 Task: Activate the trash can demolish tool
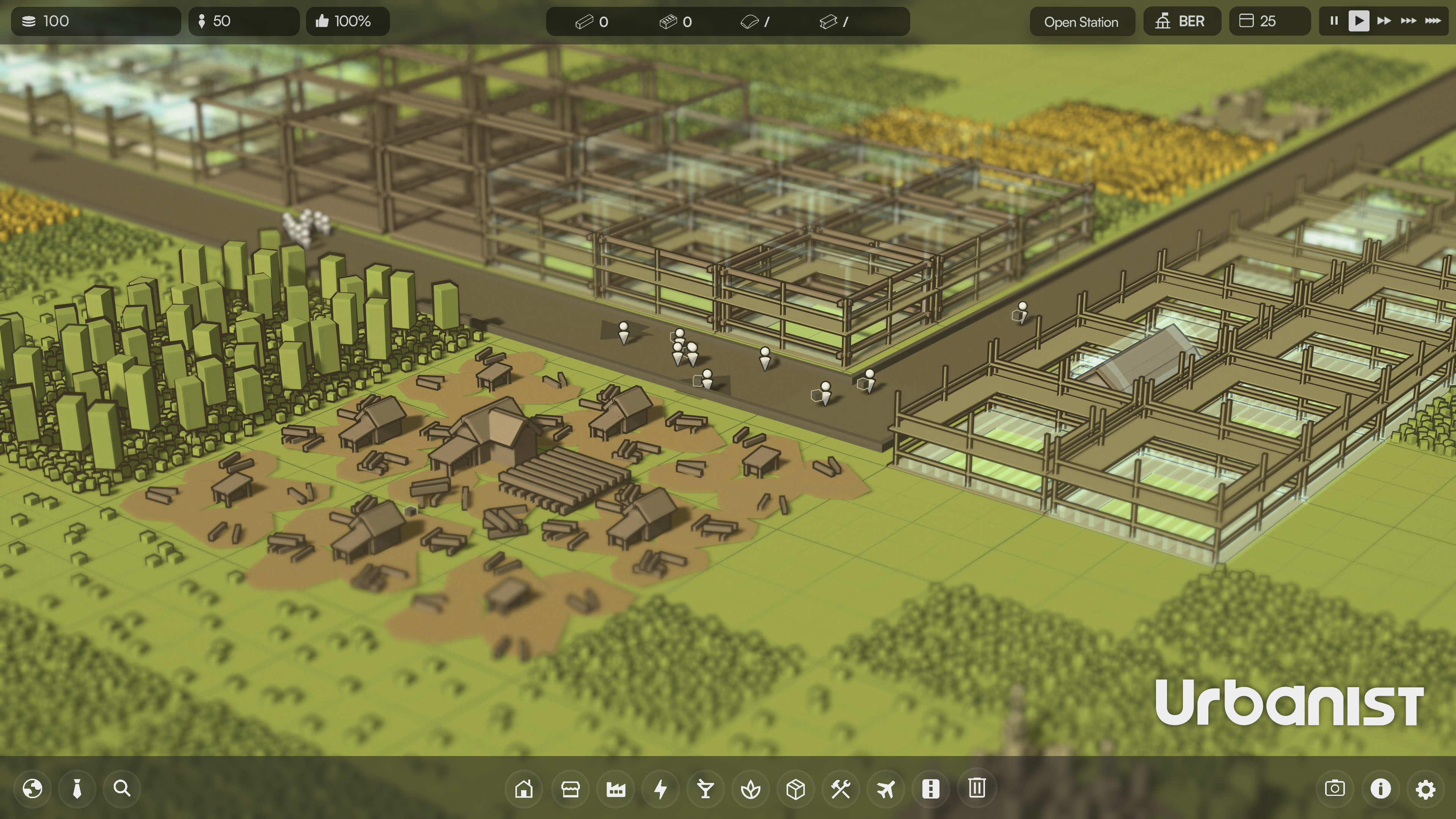[x=977, y=789]
